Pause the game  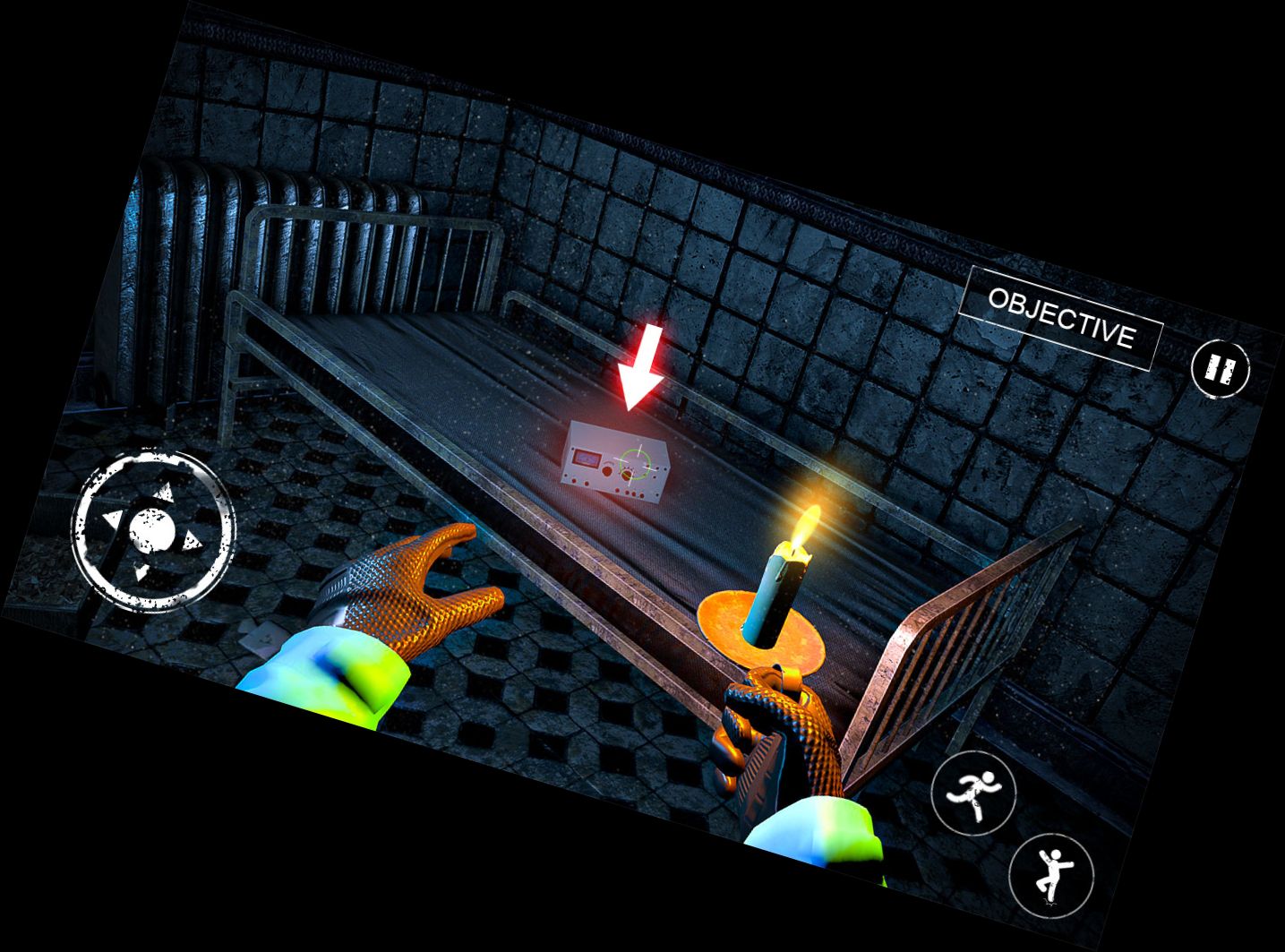(1220, 369)
